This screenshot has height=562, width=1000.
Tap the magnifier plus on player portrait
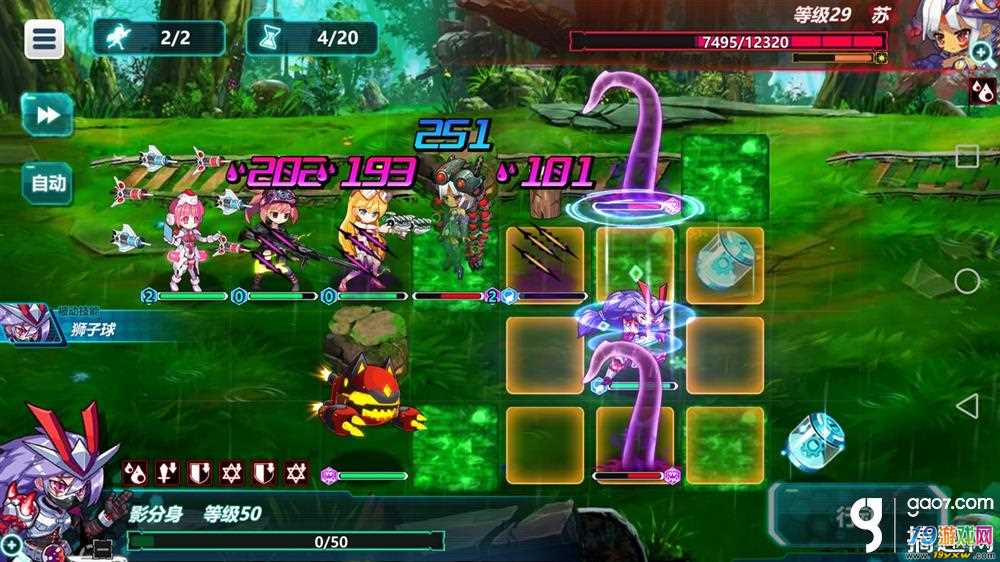click(x=12, y=545)
